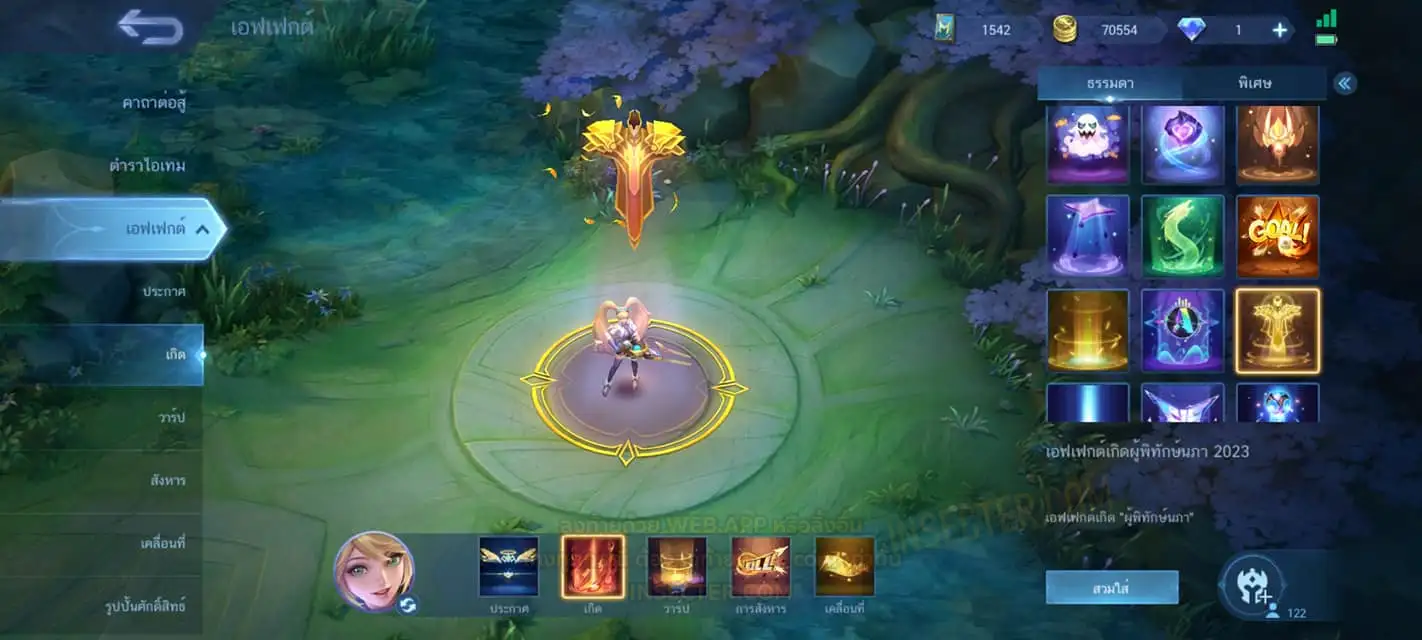Switch to the พิเศษ tab
Viewport: 1422px width, 640px height.
(x=1254, y=83)
